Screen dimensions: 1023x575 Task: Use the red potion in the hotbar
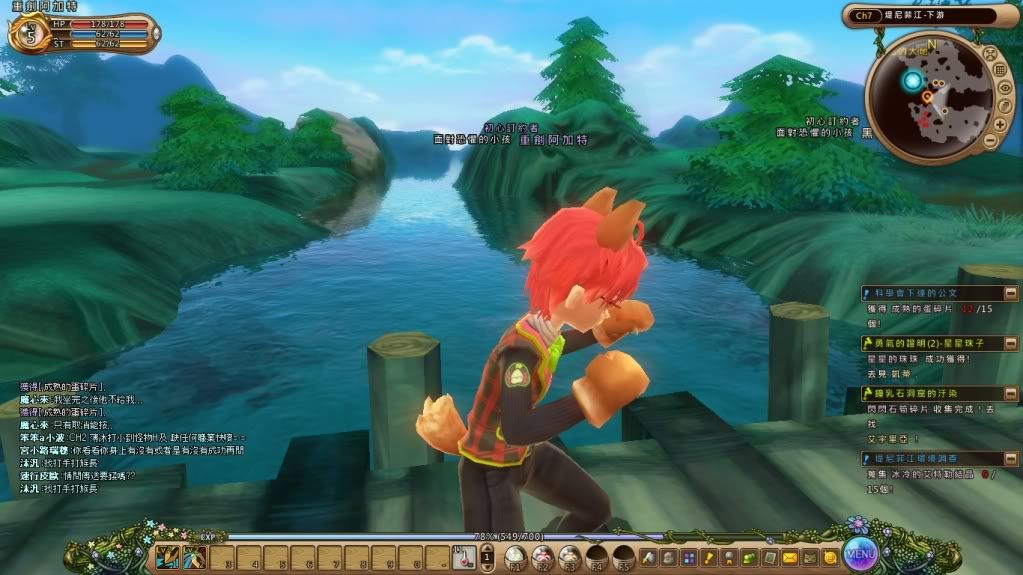(x=463, y=556)
